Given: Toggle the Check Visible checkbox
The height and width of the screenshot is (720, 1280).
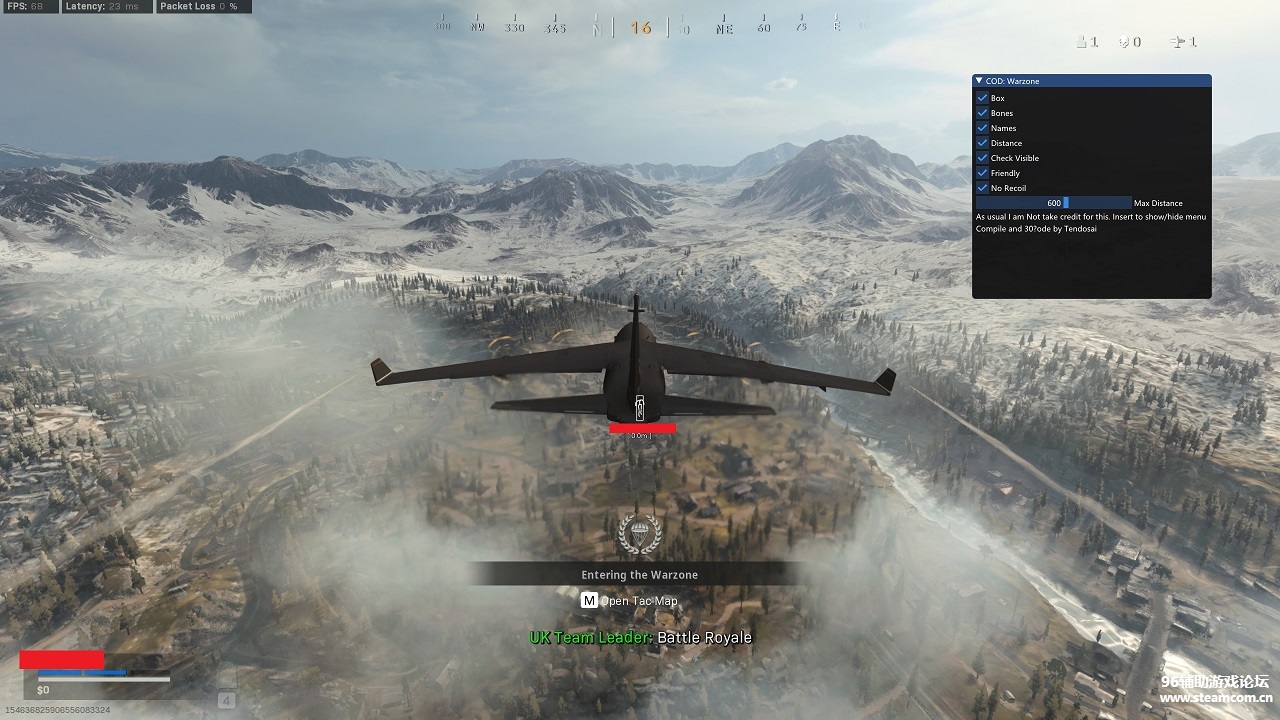Looking at the screenshot, I should [x=982, y=158].
